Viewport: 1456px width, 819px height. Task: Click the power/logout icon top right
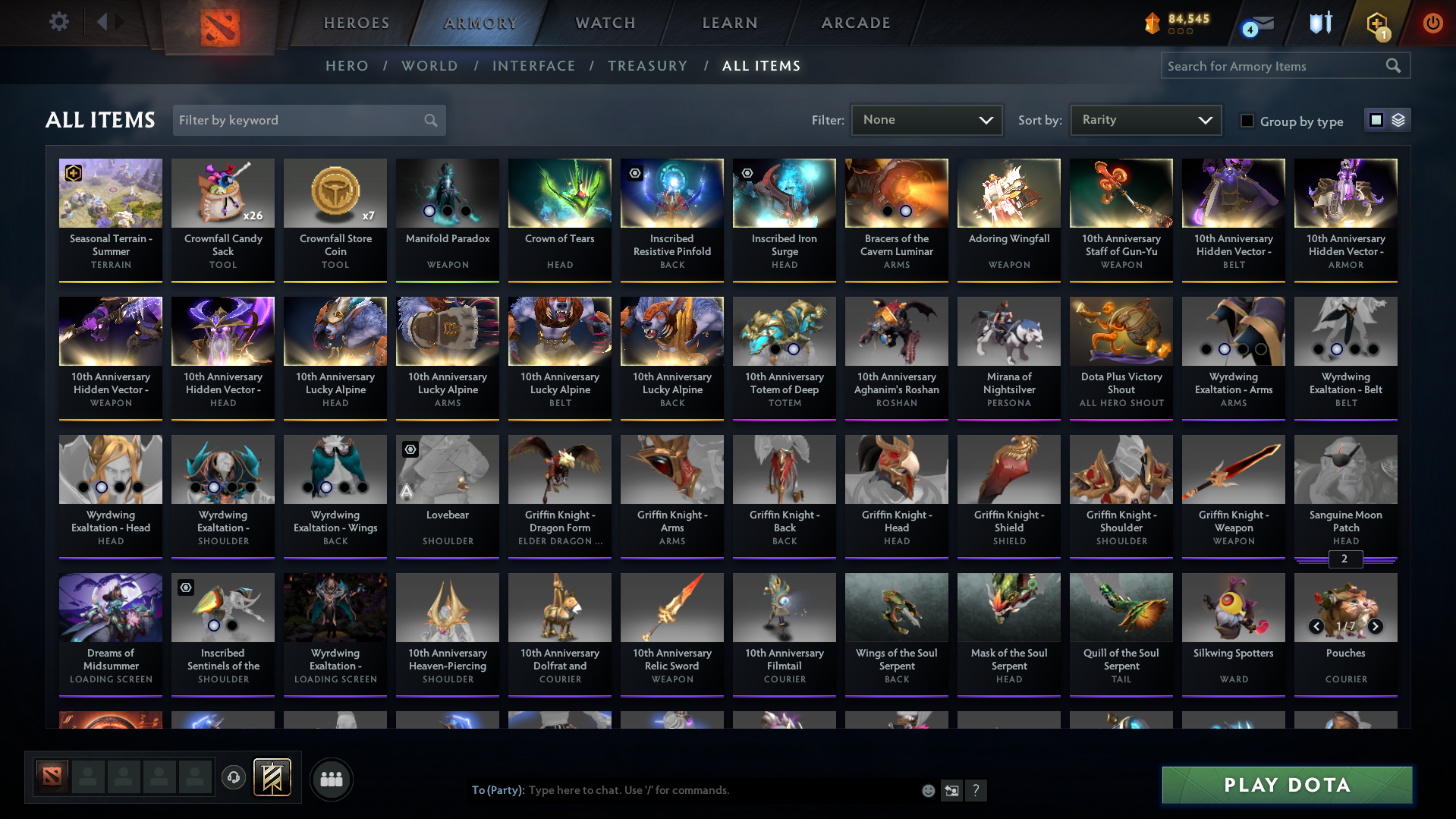pyautogui.click(x=1432, y=23)
